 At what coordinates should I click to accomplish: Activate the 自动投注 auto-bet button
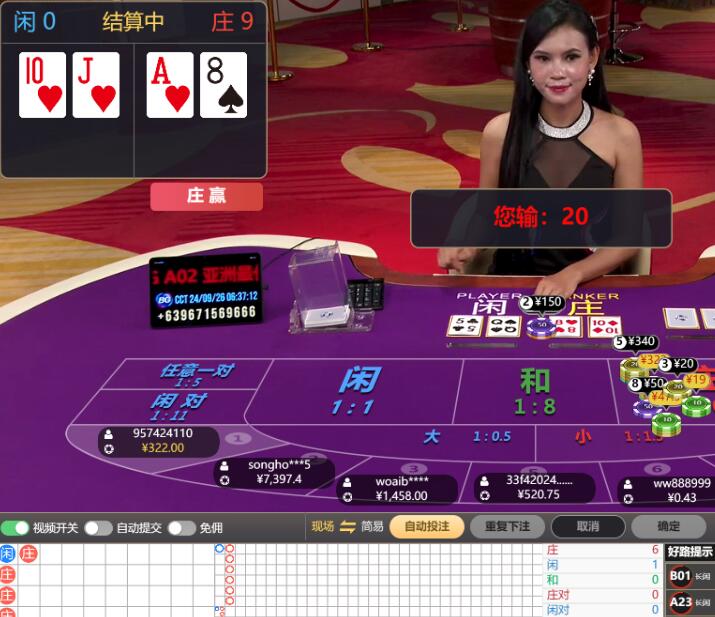click(426, 527)
